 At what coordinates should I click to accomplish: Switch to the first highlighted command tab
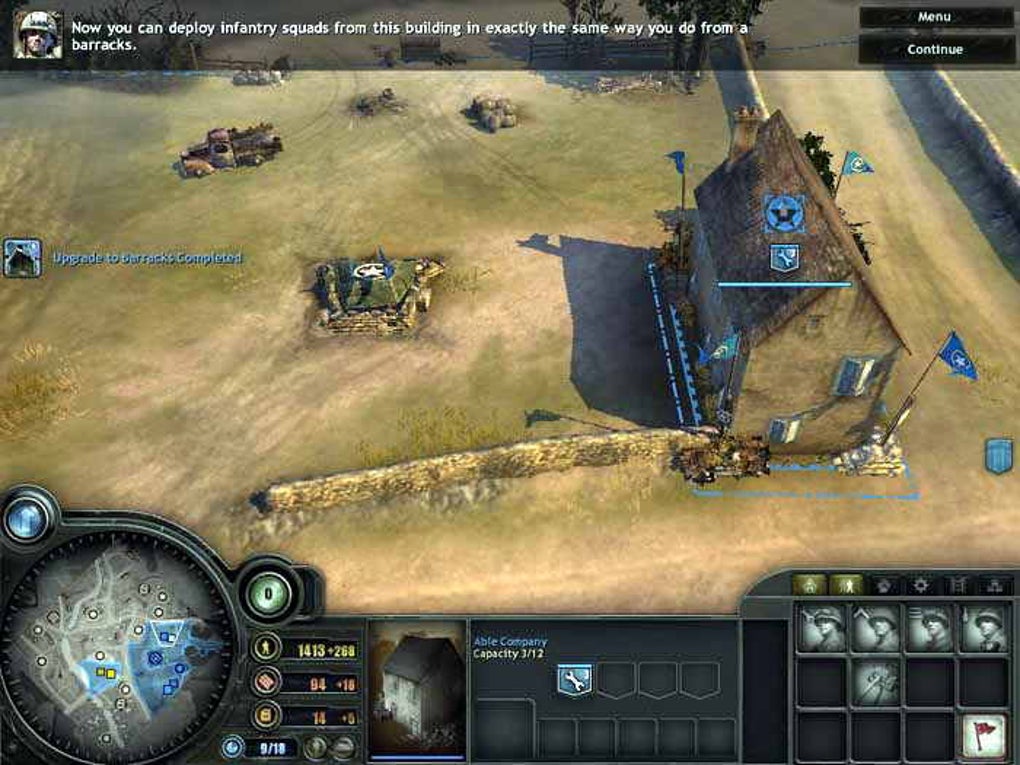tap(809, 584)
